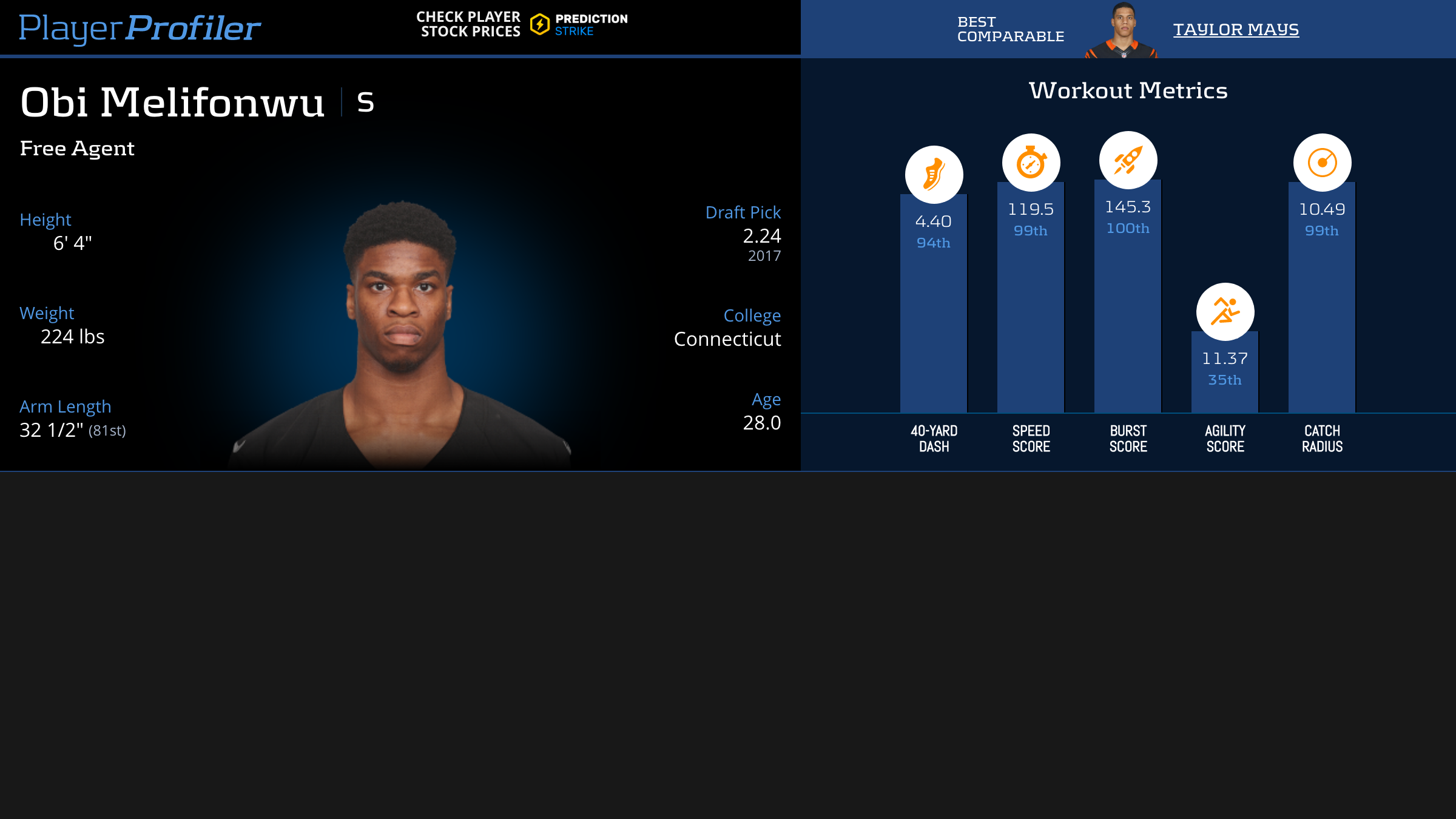
Task: Open the PlayerProfiler home logo
Action: pyautogui.click(x=140, y=28)
